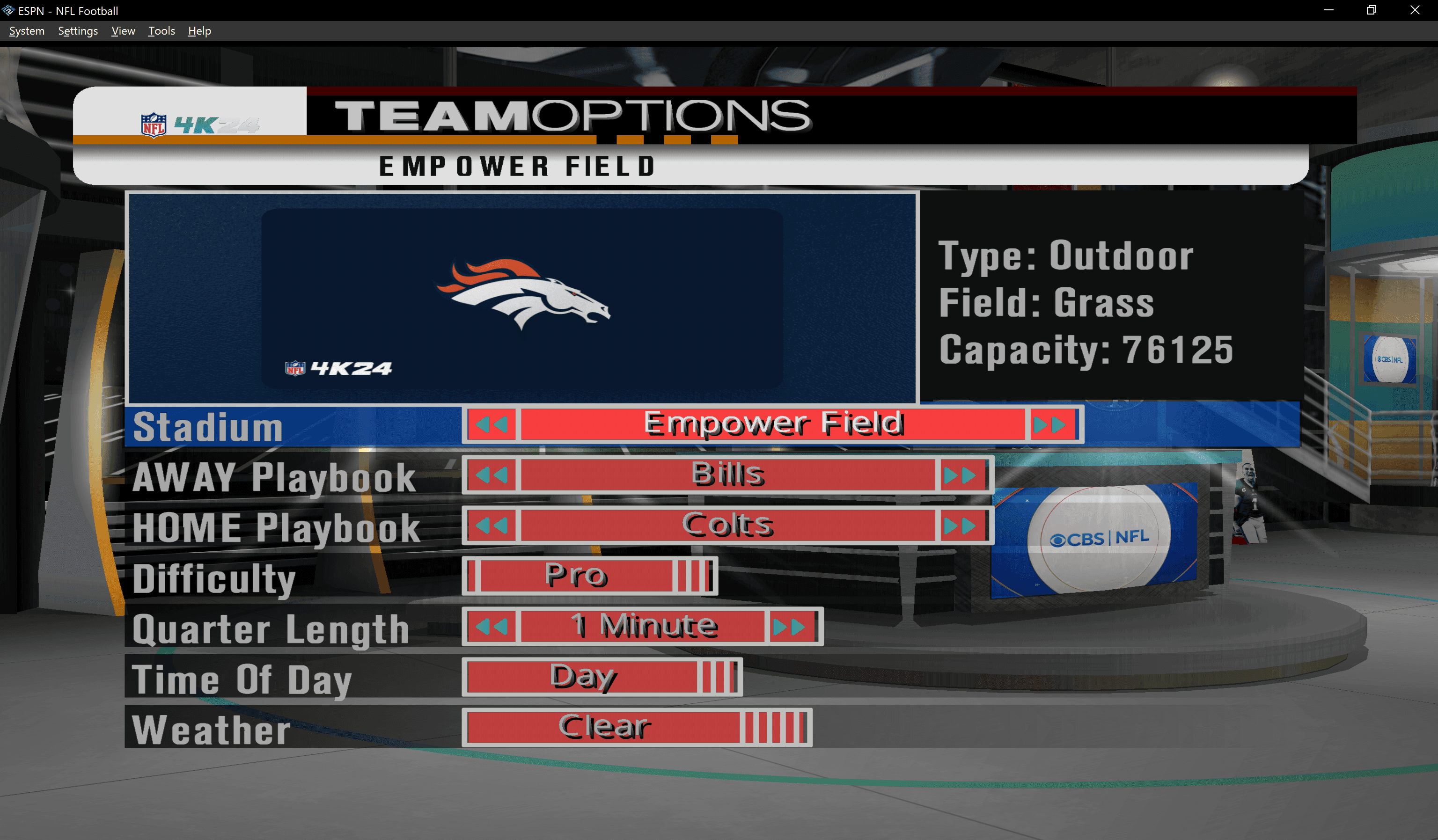This screenshot has width=1438, height=840.
Task: Decrease Quarter Length with the left arrow
Action: coord(491,625)
